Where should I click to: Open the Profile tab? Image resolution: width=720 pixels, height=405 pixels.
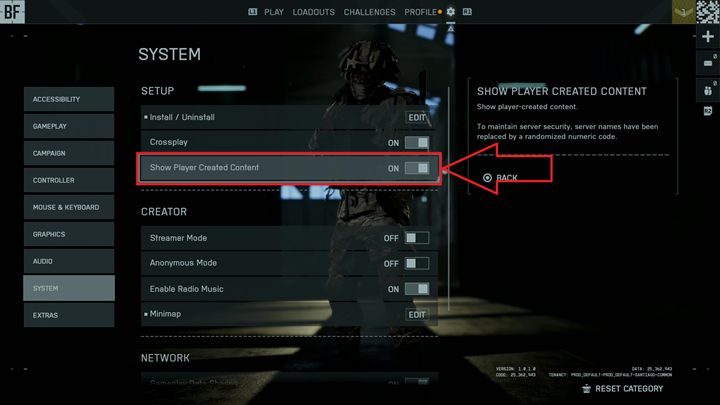tap(421, 12)
